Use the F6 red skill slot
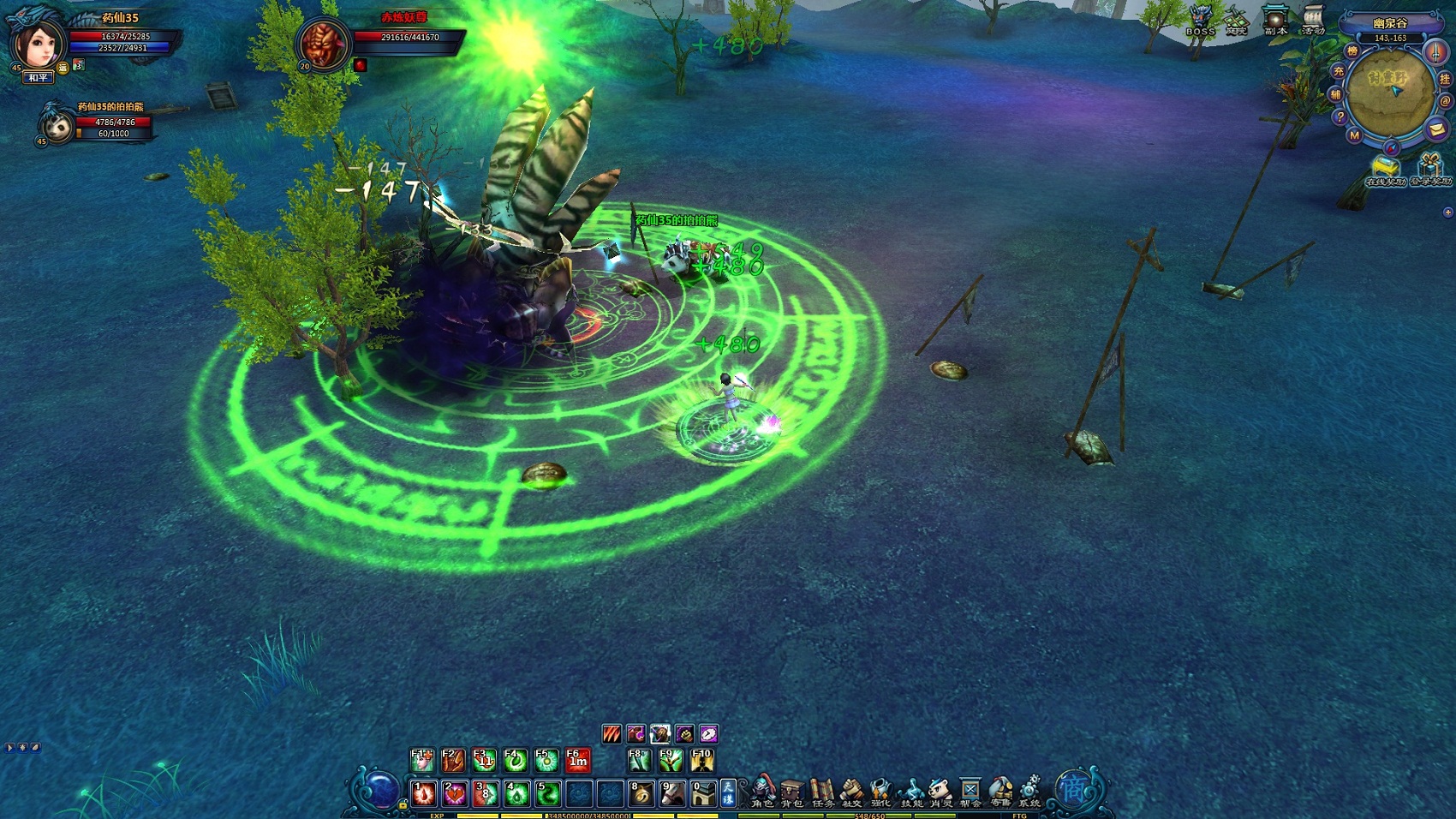Viewport: 1456px width, 819px height. point(577,759)
